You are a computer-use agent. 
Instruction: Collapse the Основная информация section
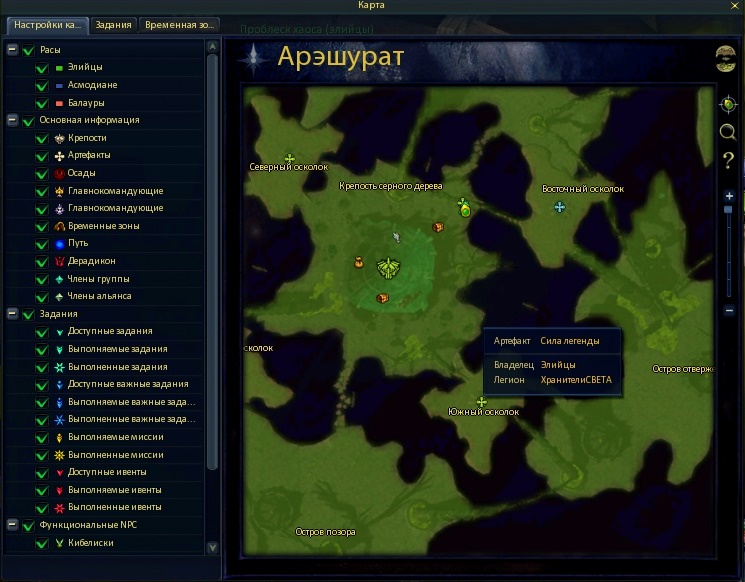click(12, 120)
